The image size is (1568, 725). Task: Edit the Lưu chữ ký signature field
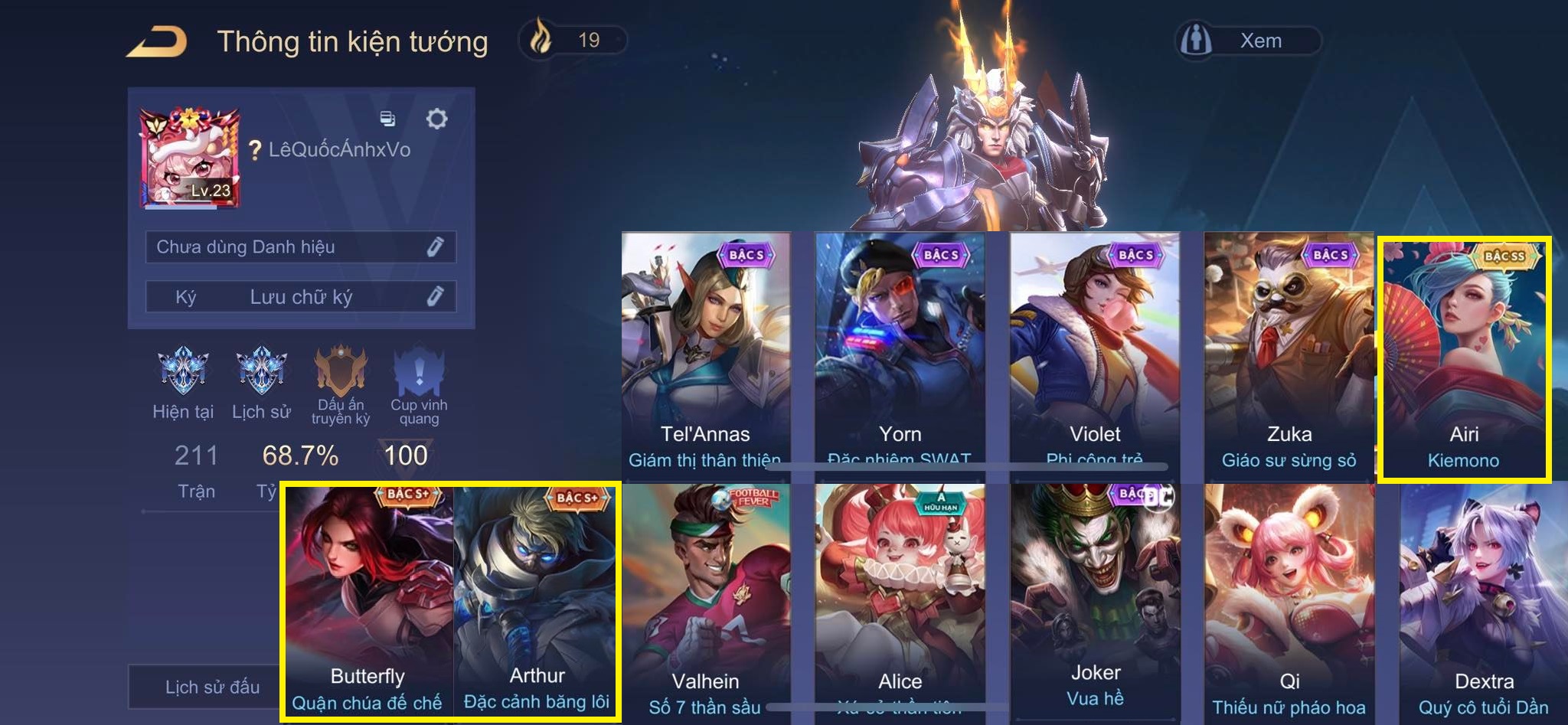[301, 297]
